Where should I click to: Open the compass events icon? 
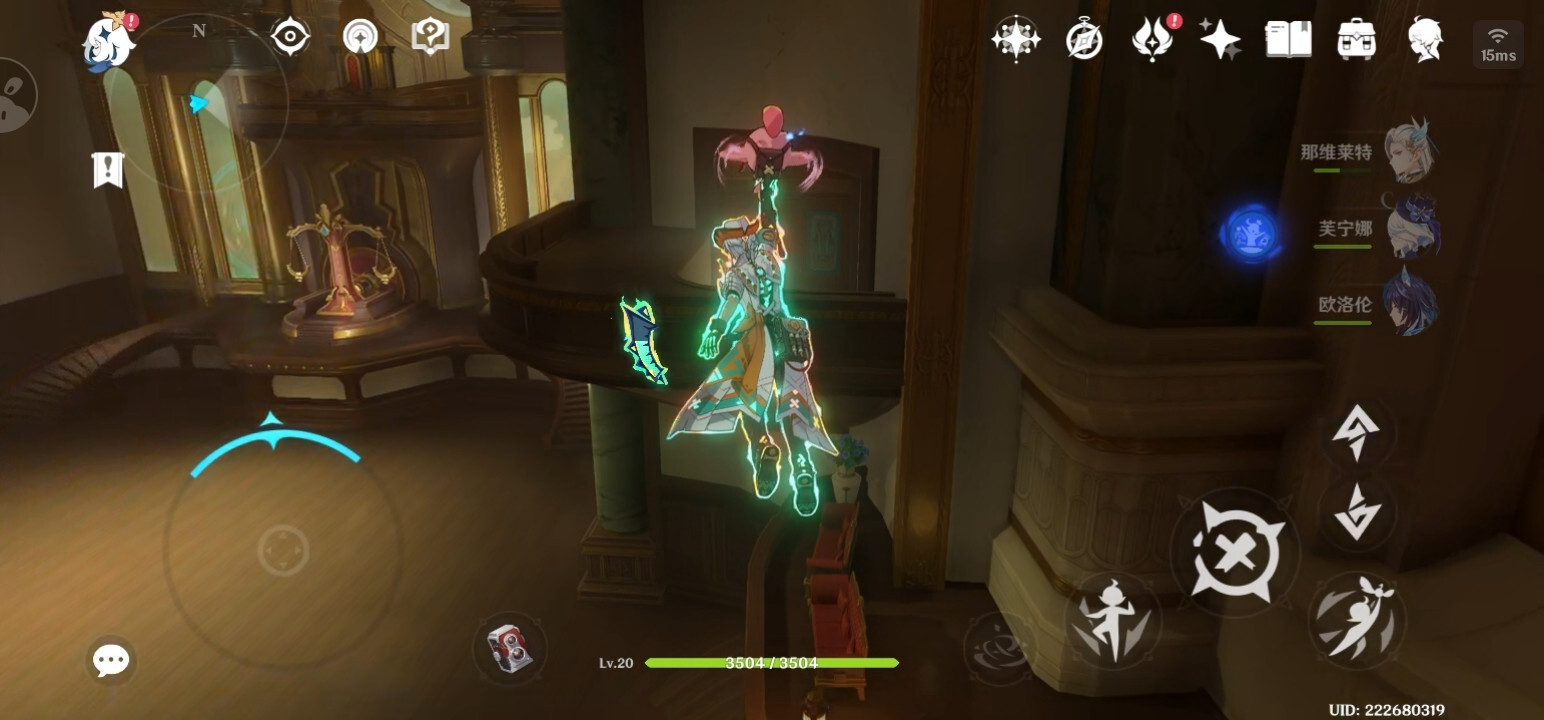[1084, 40]
